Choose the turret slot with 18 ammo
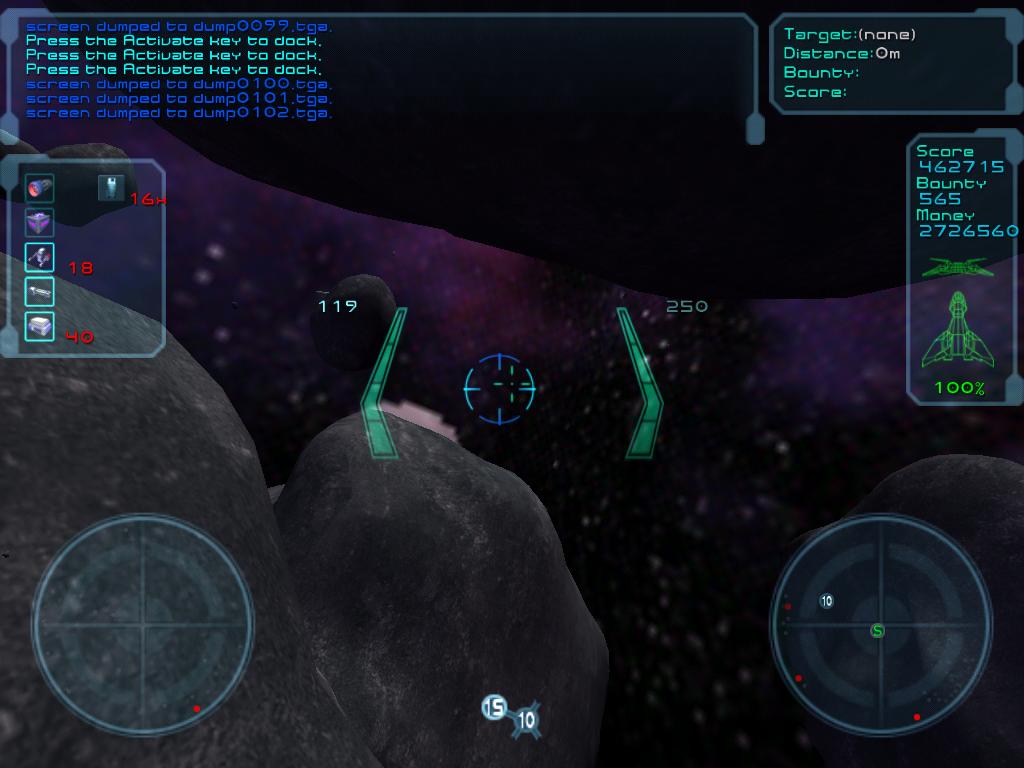This screenshot has height=768, width=1024. click(40, 257)
